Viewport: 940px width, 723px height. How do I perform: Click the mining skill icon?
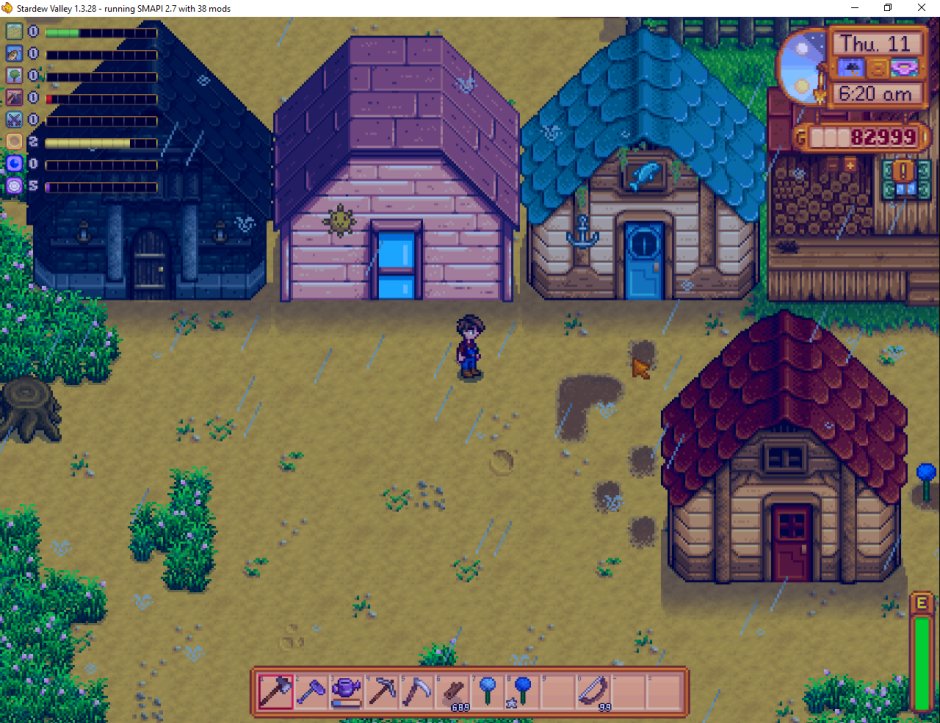14,98
